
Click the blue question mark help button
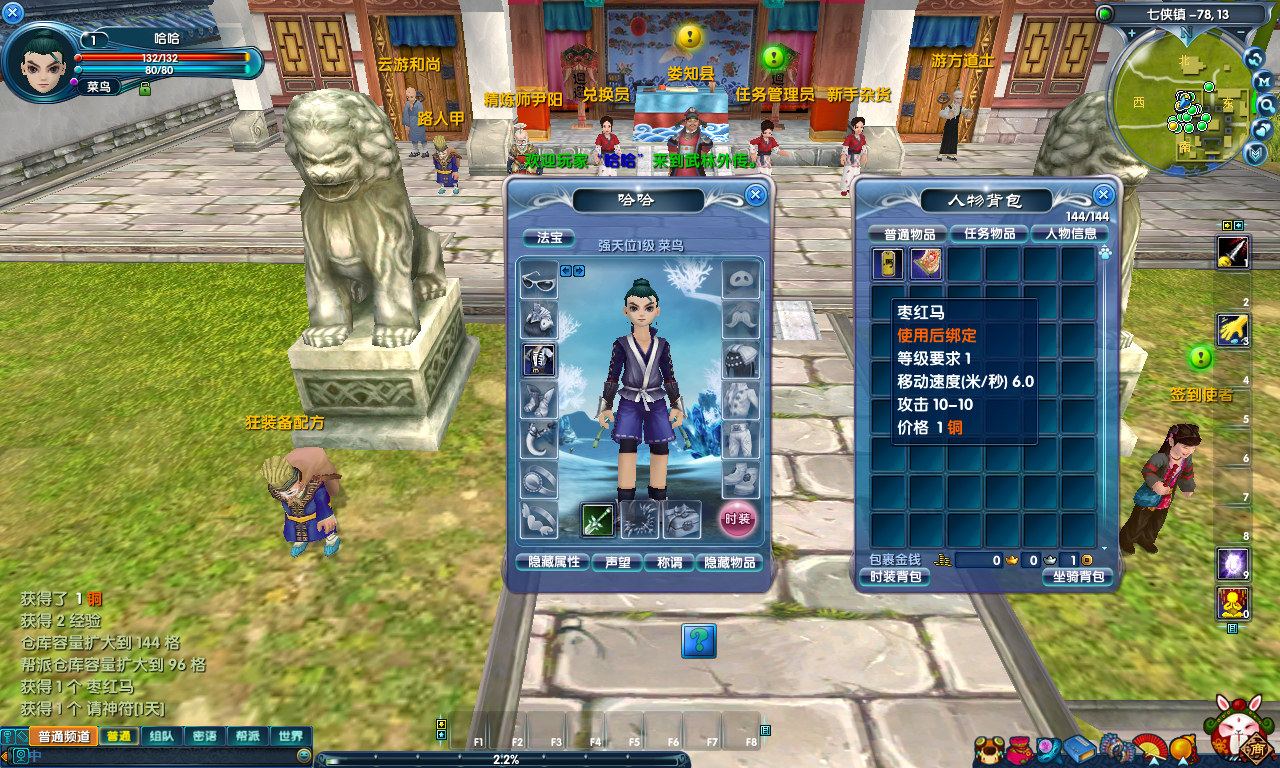[x=699, y=640]
